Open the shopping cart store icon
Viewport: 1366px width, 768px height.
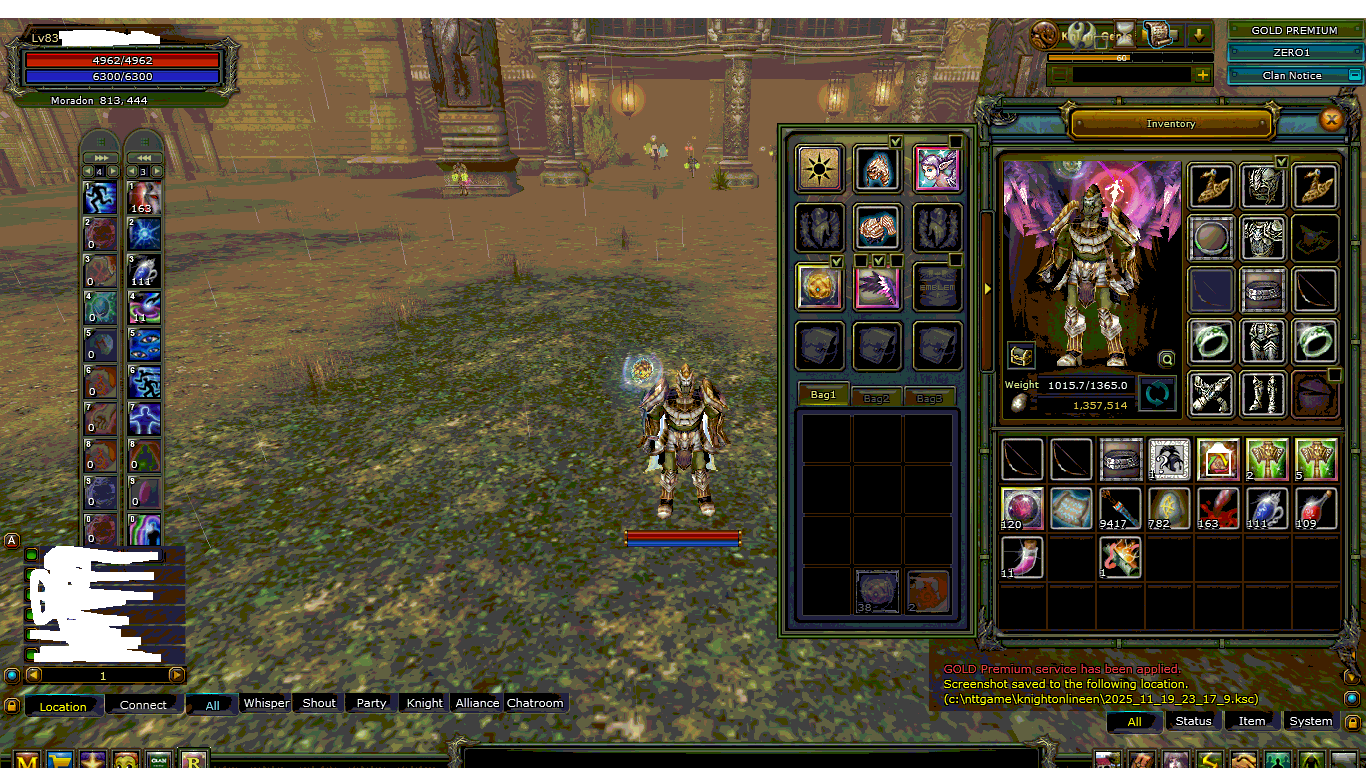tap(59, 760)
